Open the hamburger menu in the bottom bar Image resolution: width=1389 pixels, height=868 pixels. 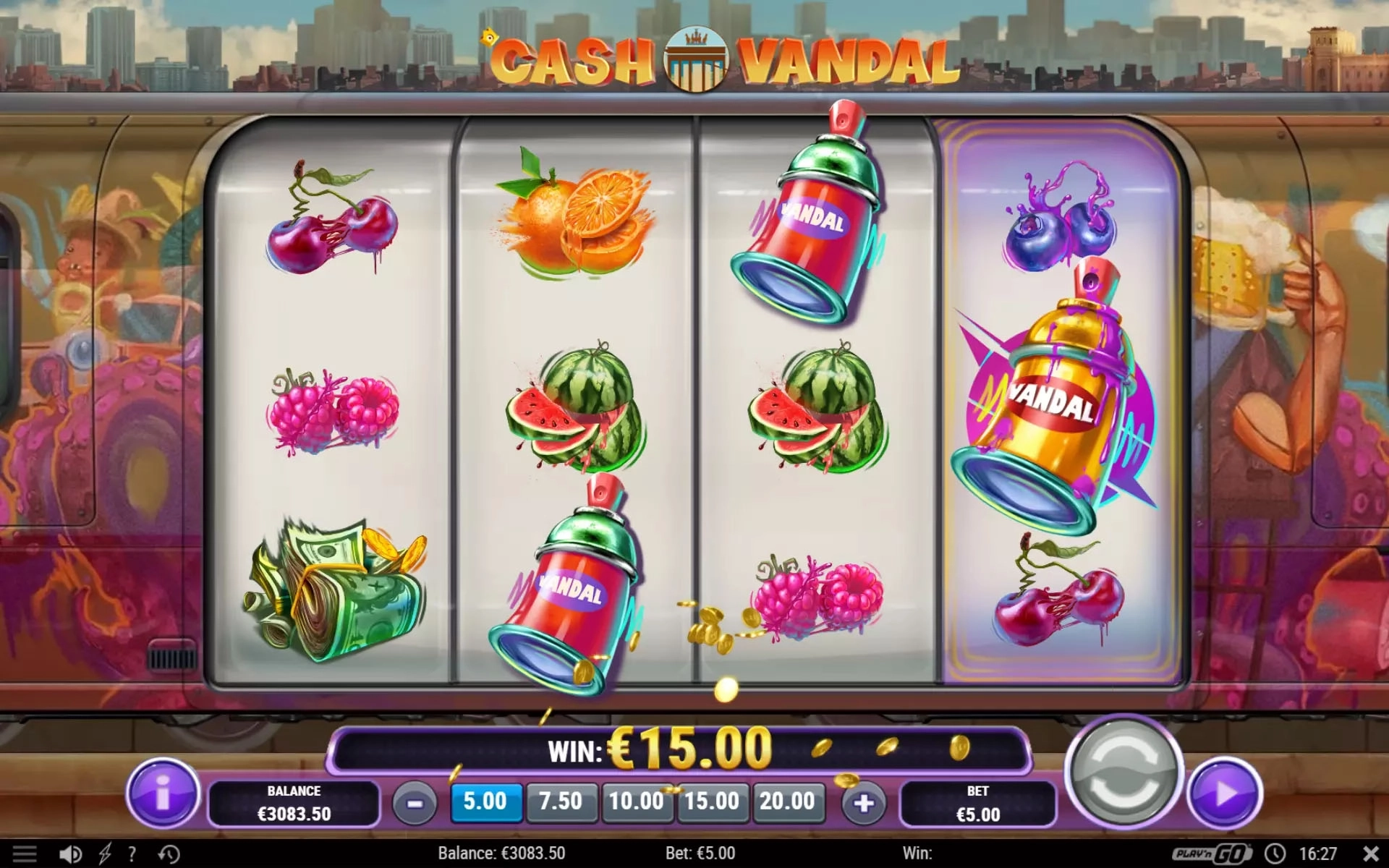[x=25, y=854]
